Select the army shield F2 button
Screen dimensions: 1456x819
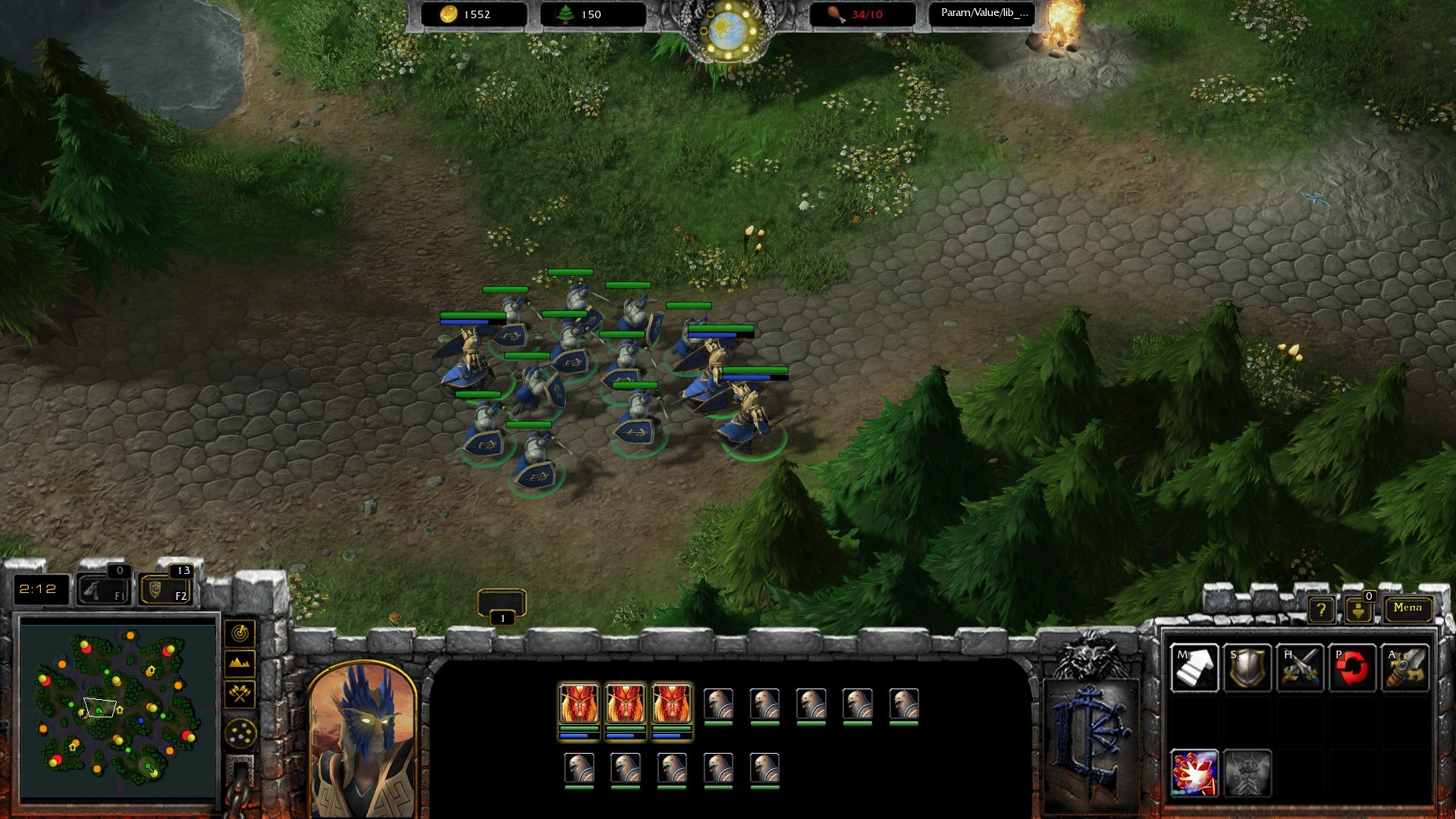tap(165, 590)
